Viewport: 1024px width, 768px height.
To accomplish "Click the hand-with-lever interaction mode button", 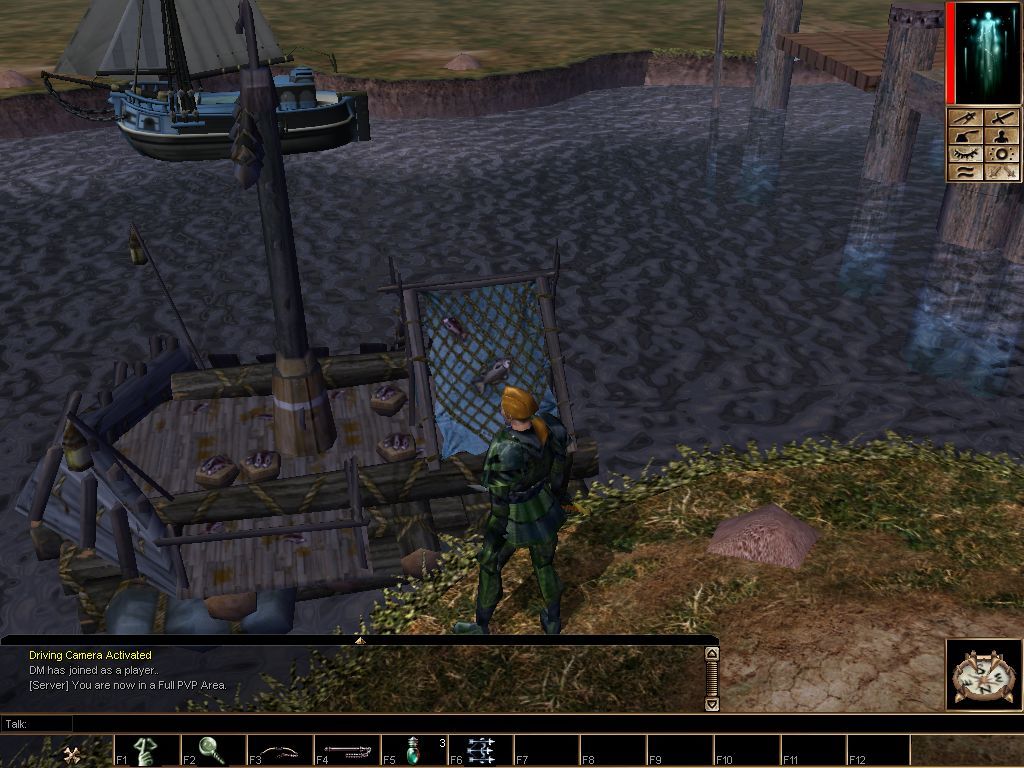I will click(966, 136).
